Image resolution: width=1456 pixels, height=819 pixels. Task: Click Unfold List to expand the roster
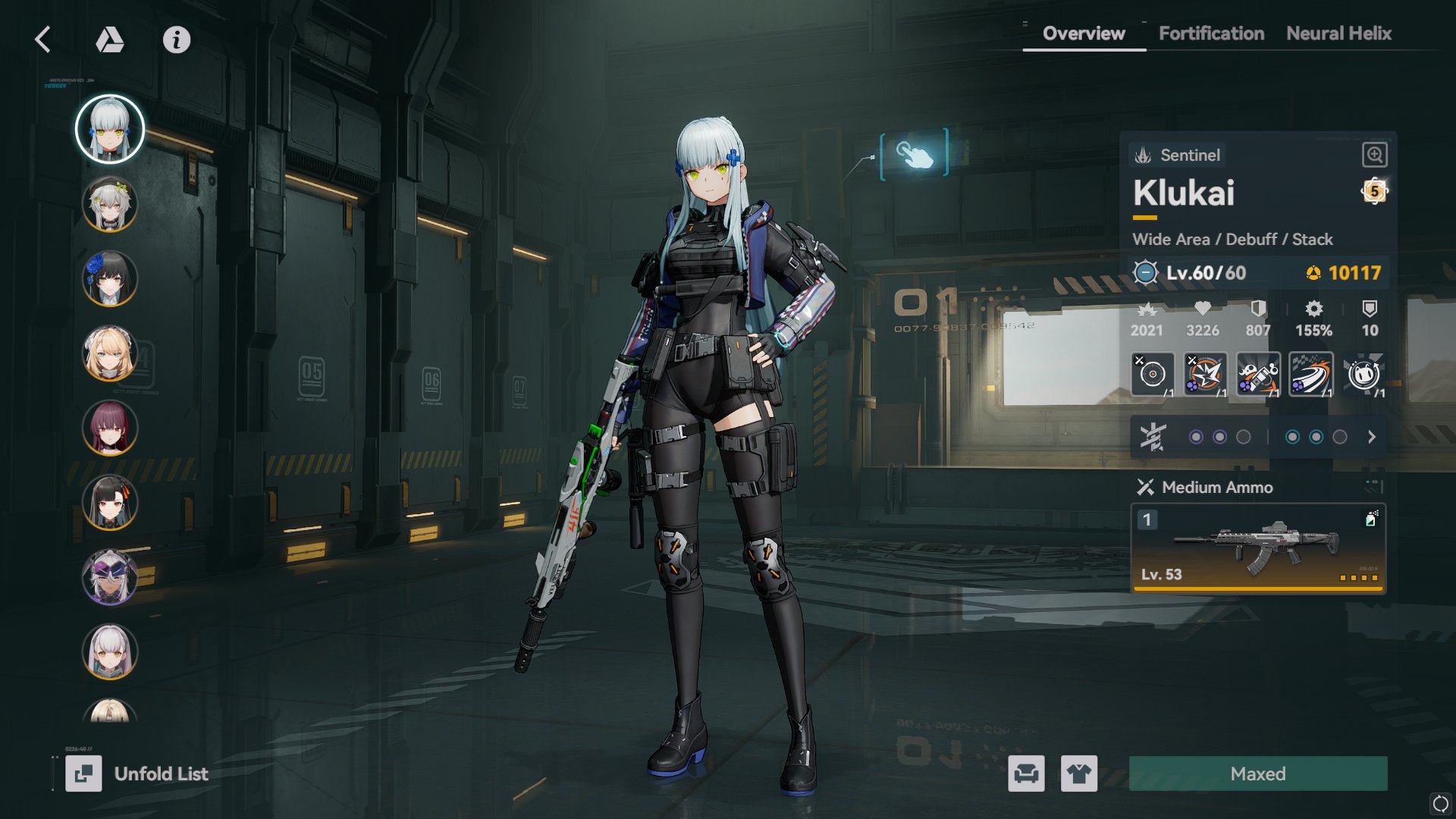pos(137,773)
